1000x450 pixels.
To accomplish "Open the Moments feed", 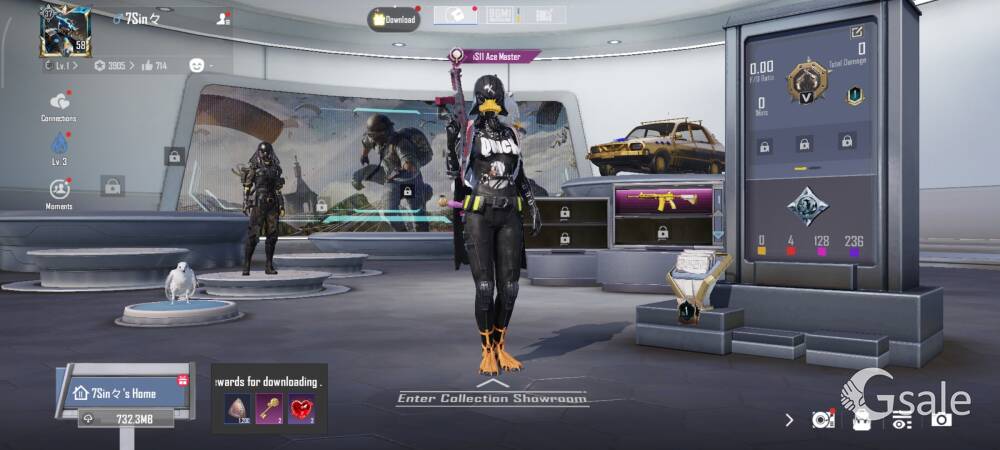I will (x=59, y=190).
